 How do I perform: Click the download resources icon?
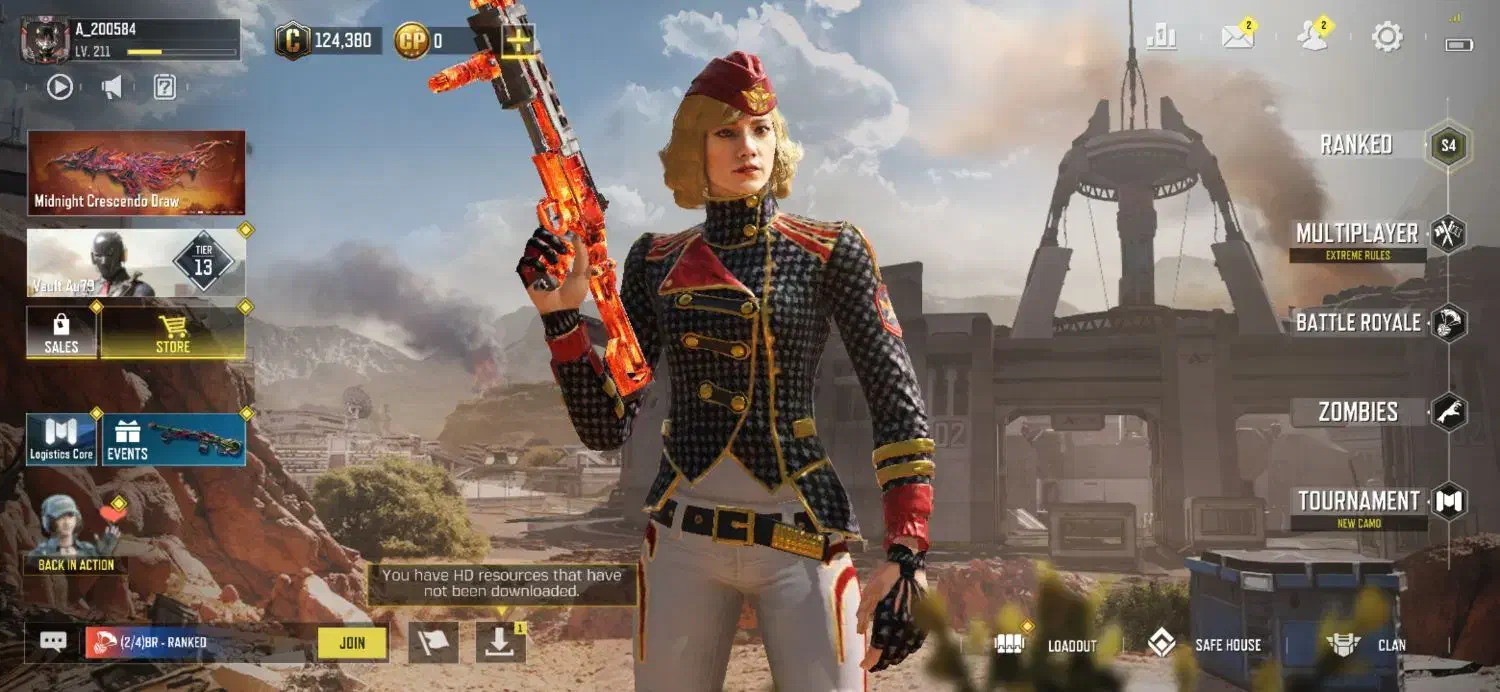(500, 643)
